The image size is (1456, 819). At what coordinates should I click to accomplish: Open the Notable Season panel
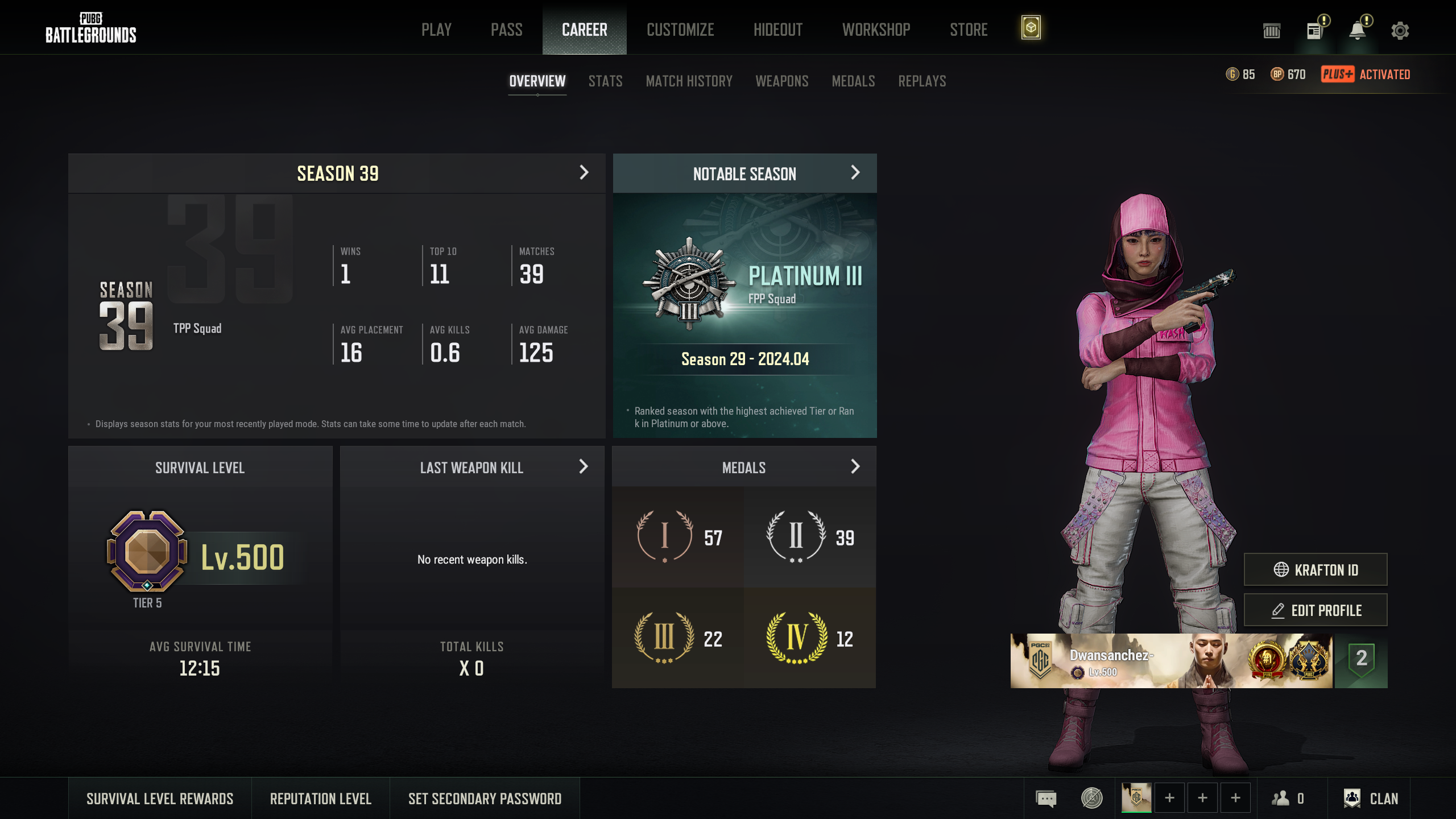[855, 173]
